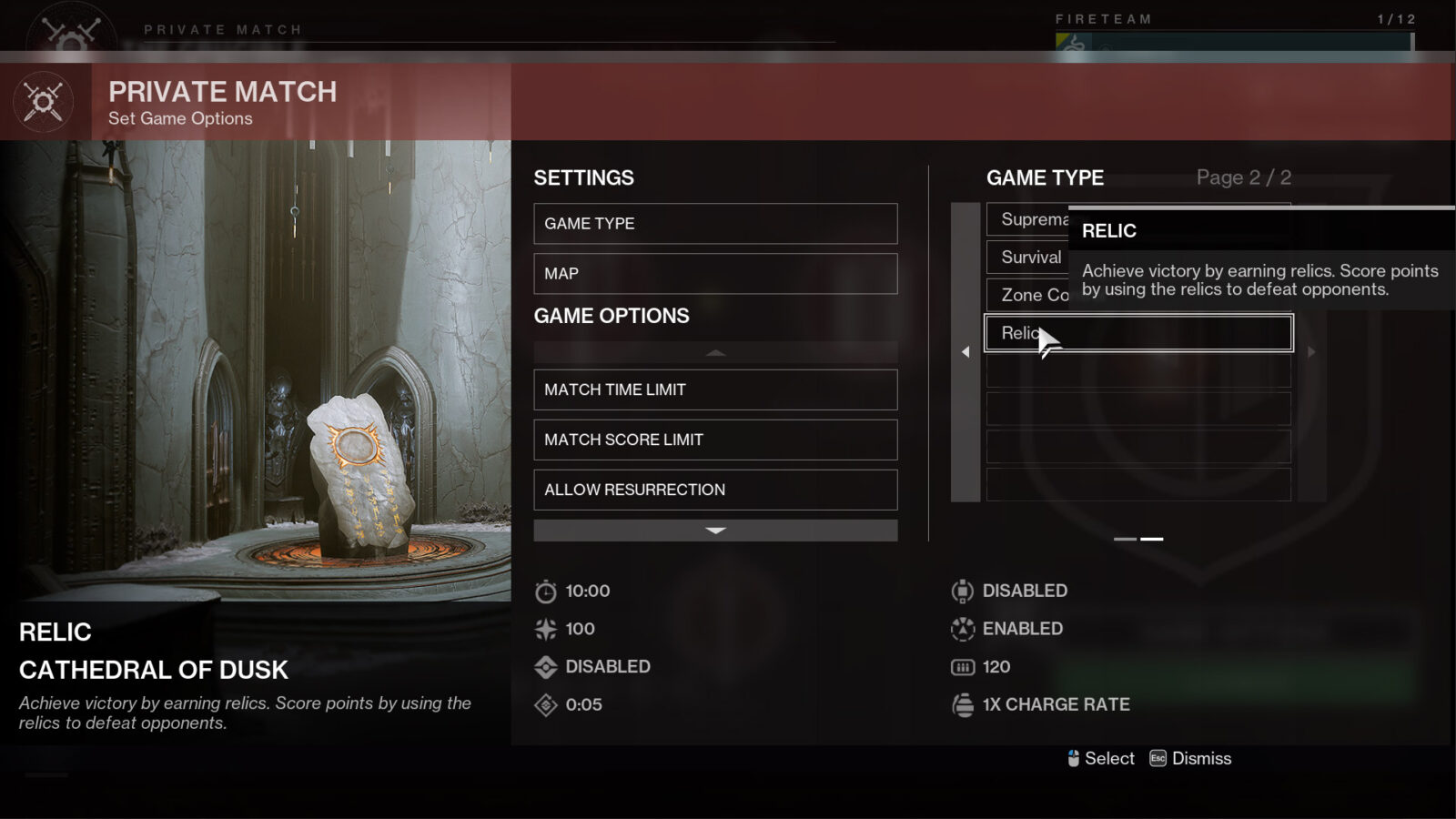
Task: Select the Zone Control game type
Action: (x=1028, y=295)
